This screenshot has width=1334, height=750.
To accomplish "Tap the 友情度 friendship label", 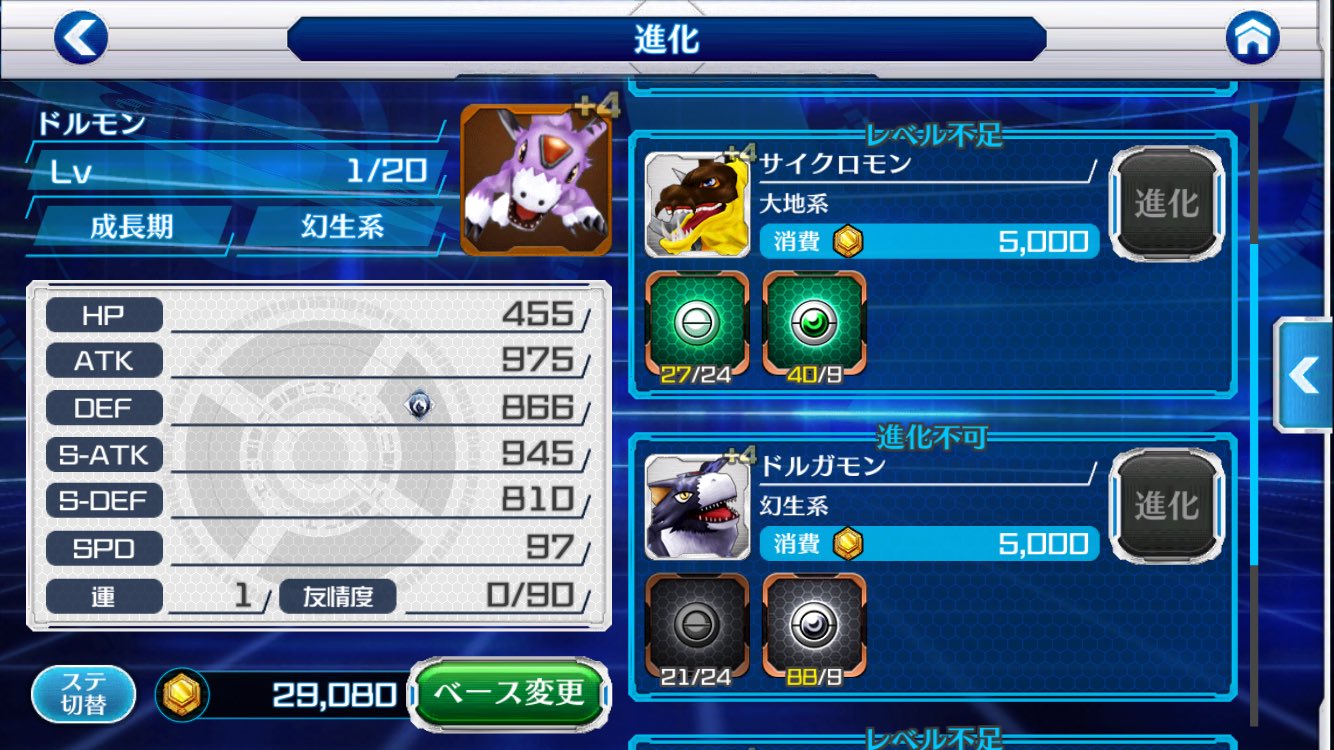I will point(338,594).
